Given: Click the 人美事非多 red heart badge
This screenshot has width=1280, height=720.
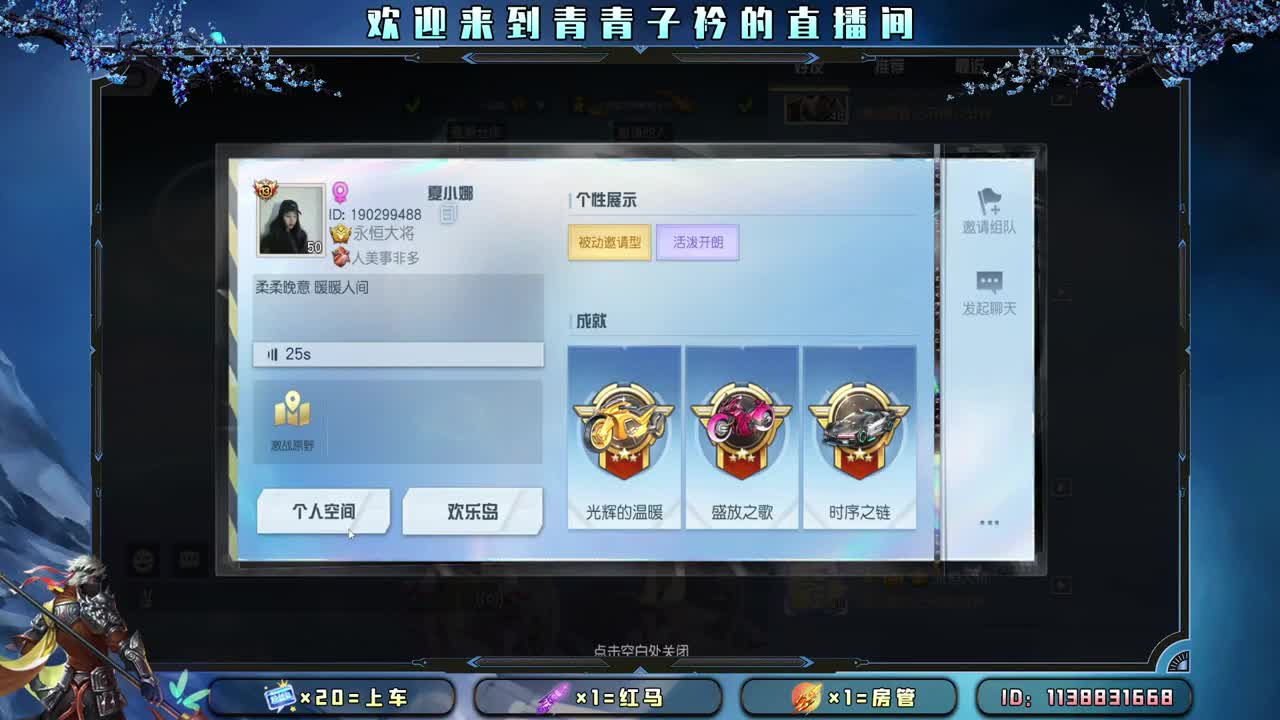Looking at the screenshot, I should coord(341,256).
